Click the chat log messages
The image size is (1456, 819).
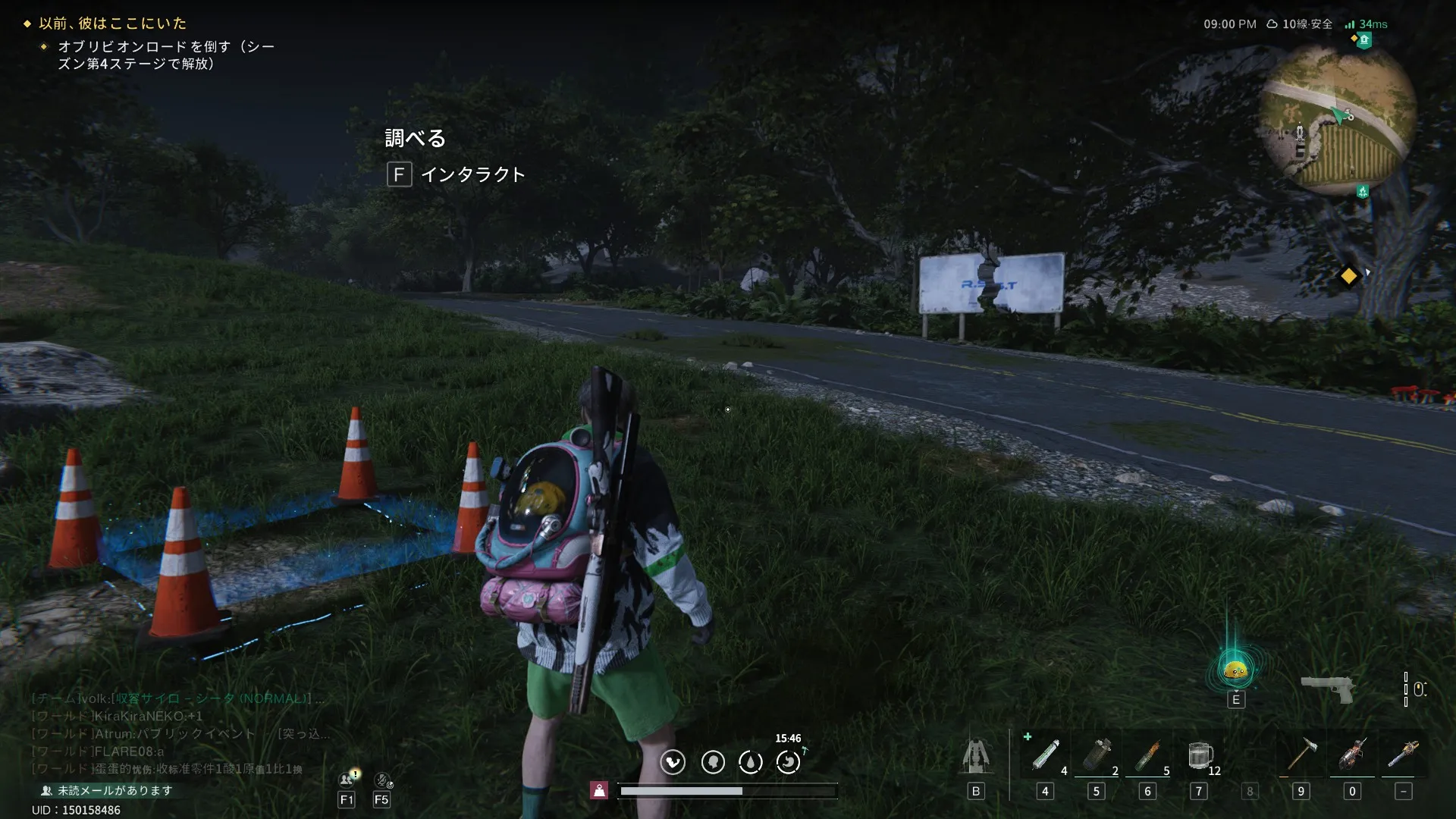coord(174,733)
